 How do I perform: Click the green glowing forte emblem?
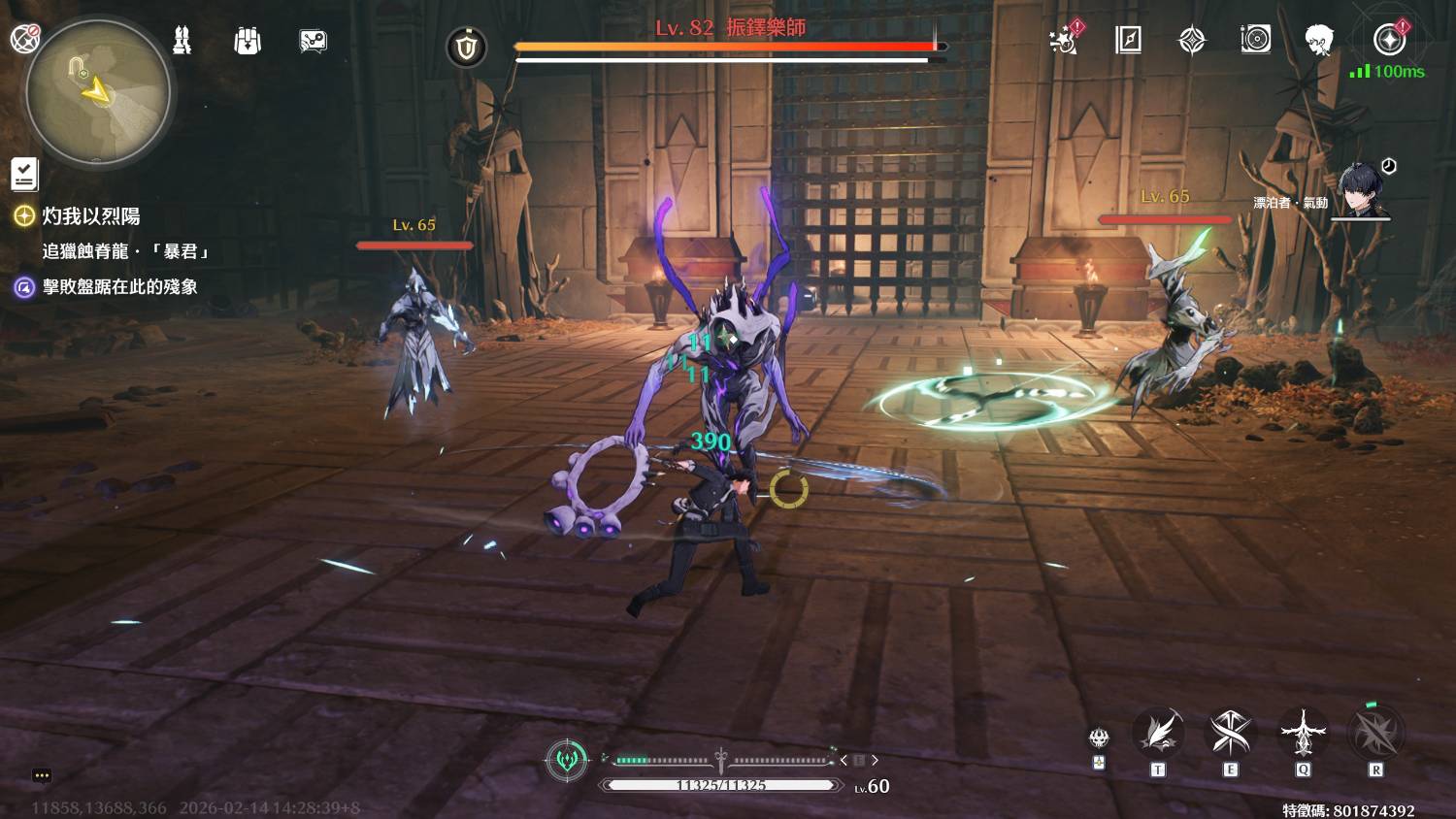coord(568,759)
